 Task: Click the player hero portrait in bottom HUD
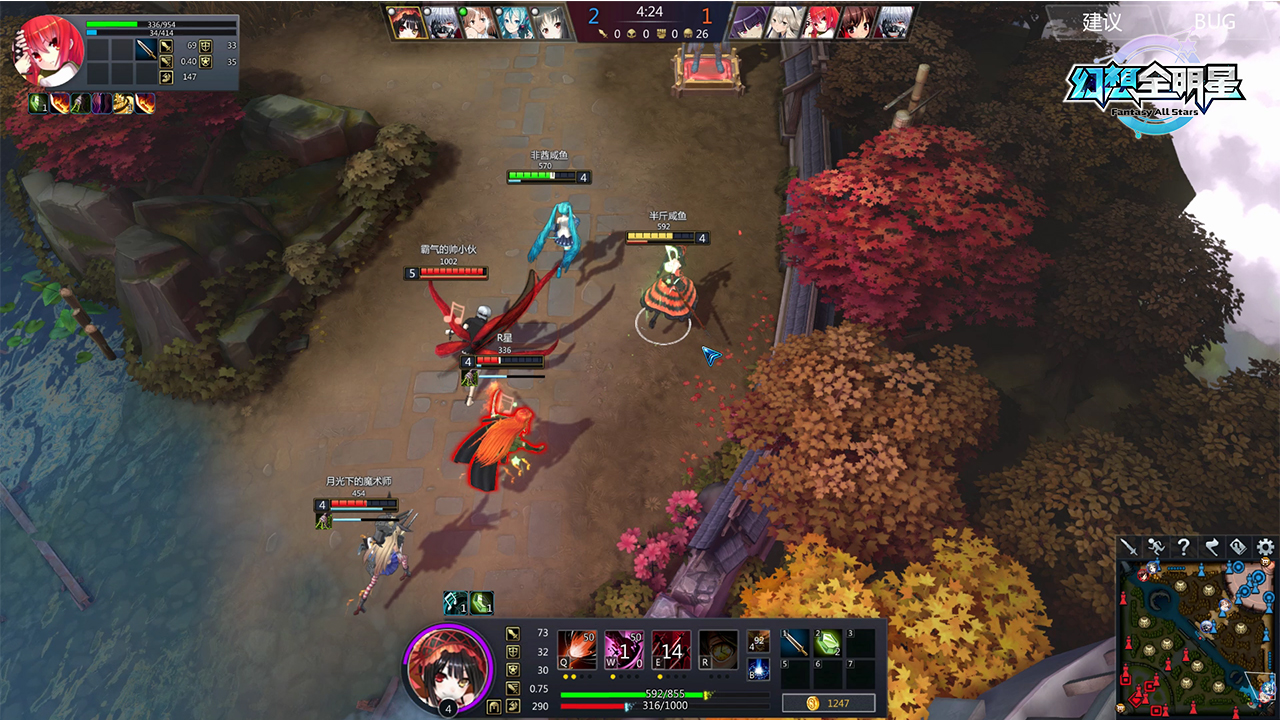(x=447, y=668)
